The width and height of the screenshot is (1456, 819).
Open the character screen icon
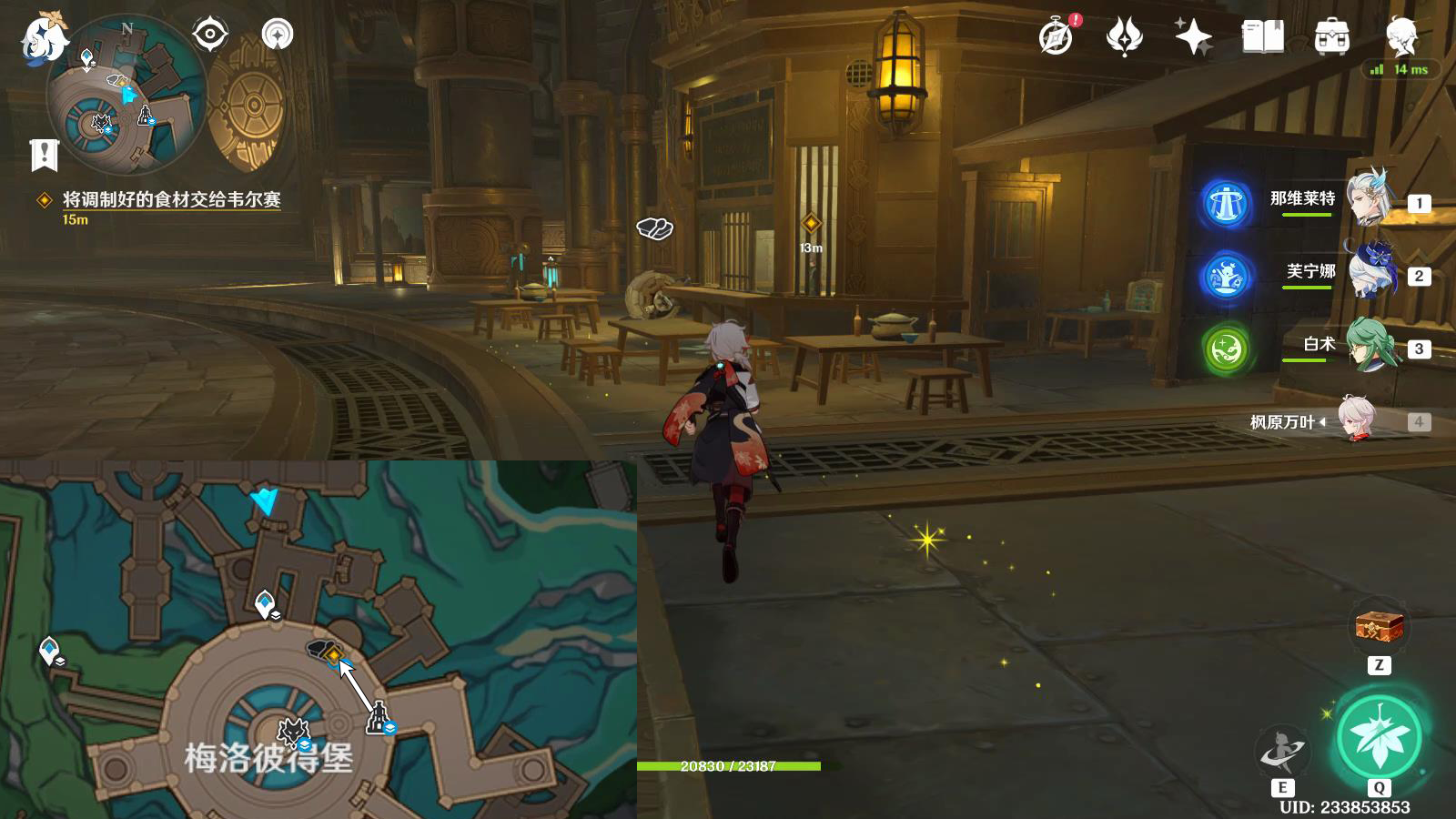1401,36
